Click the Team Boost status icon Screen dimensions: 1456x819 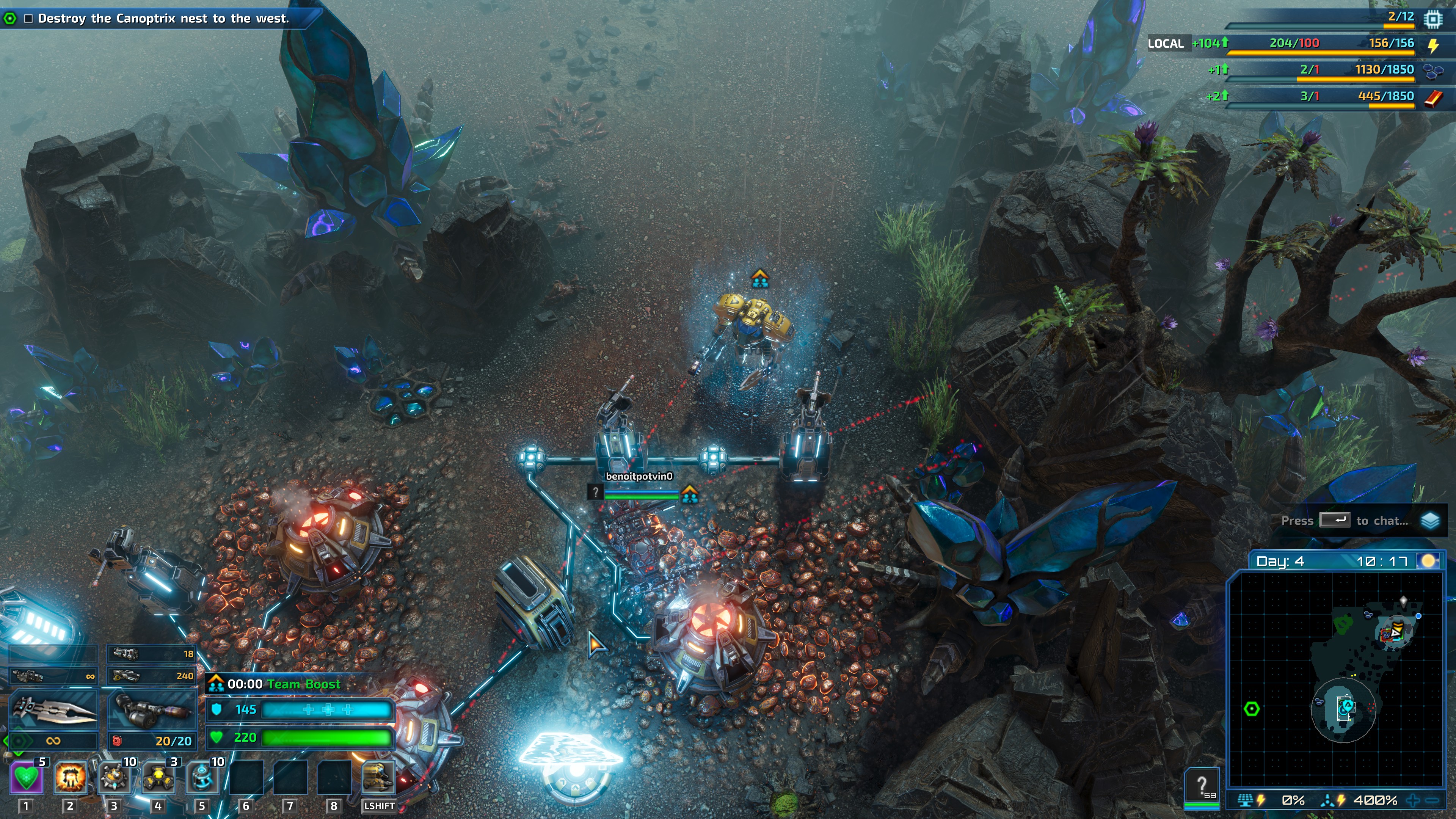216,684
